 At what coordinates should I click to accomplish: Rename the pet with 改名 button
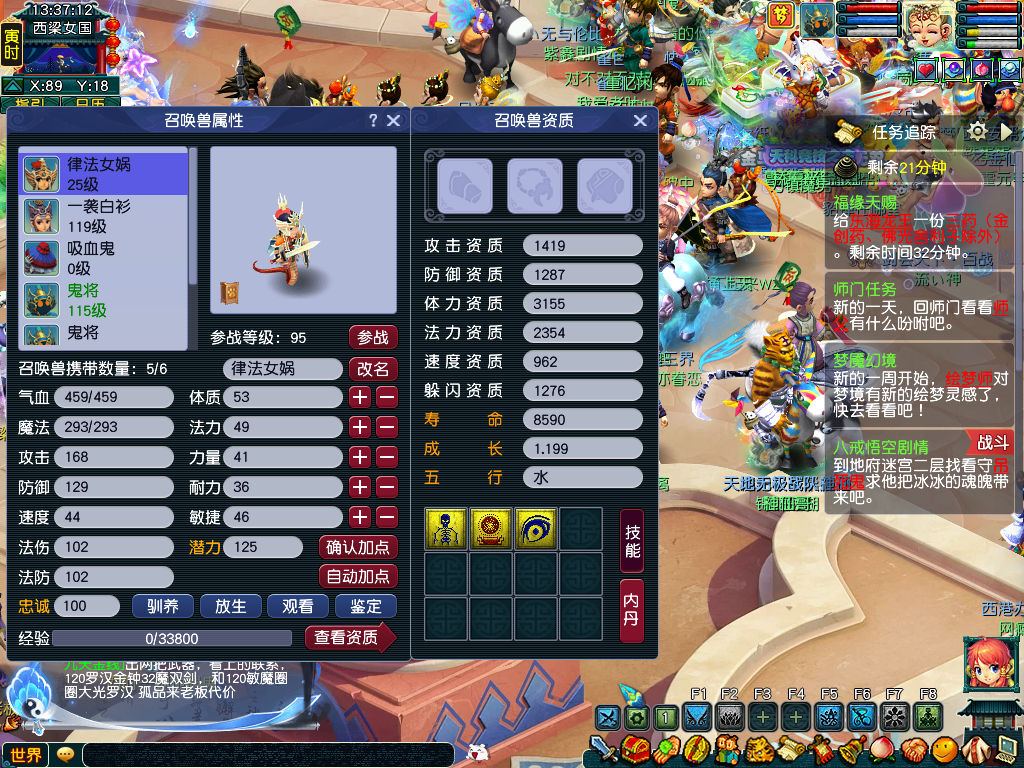point(372,369)
